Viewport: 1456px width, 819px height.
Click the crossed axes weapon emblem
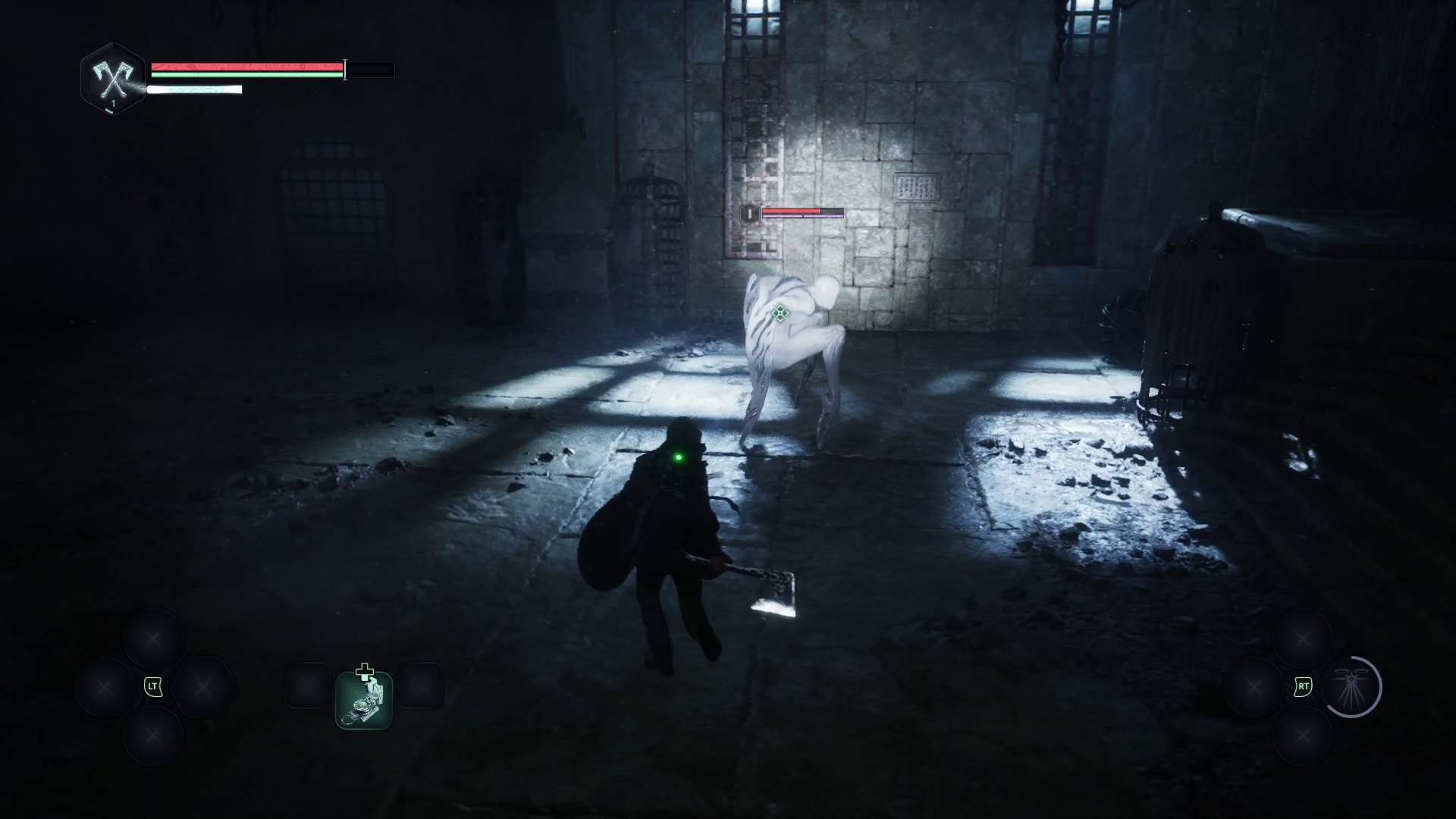pyautogui.click(x=112, y=77)
